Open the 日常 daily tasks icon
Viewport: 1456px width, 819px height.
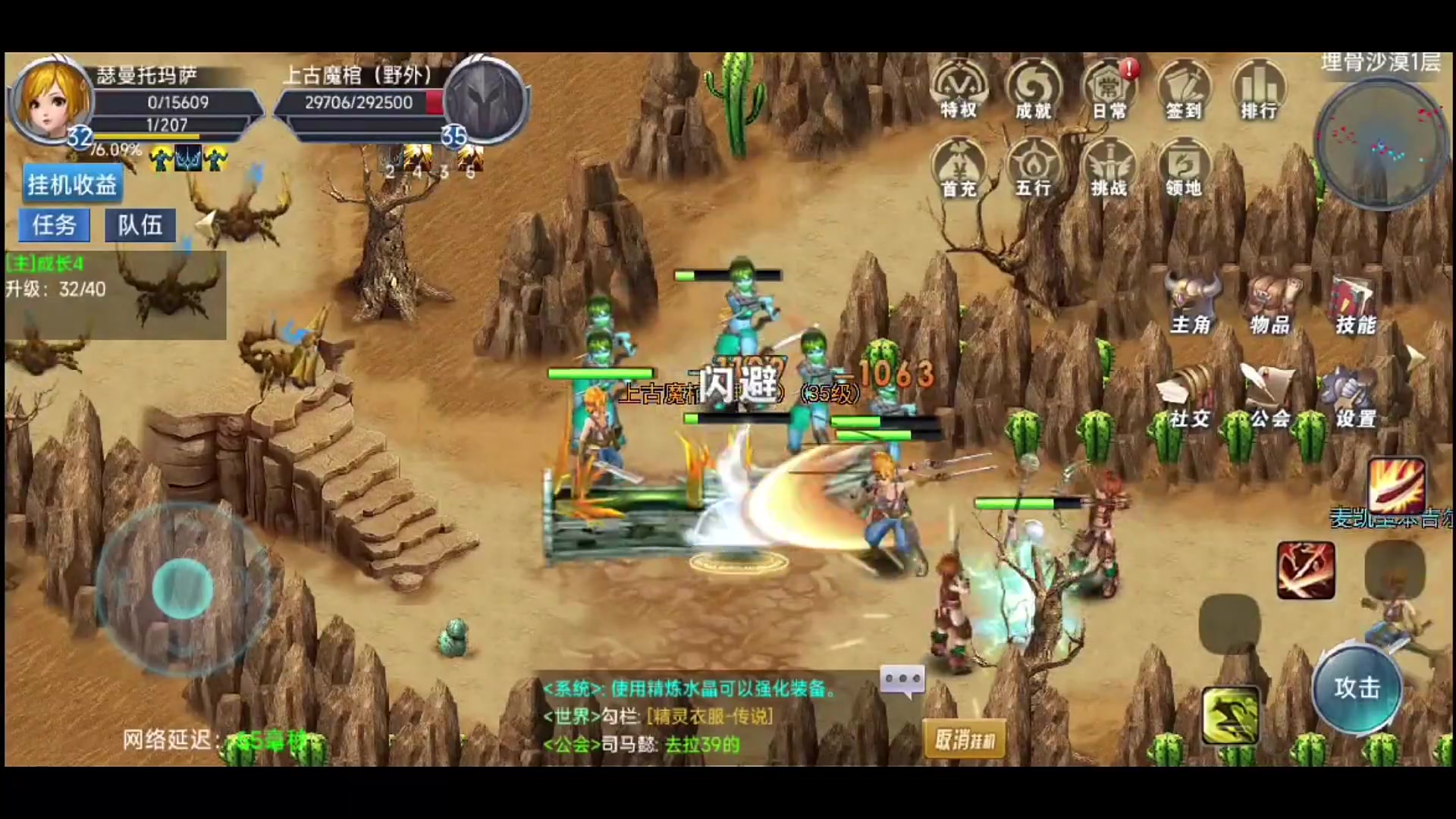pos(1109,91)
